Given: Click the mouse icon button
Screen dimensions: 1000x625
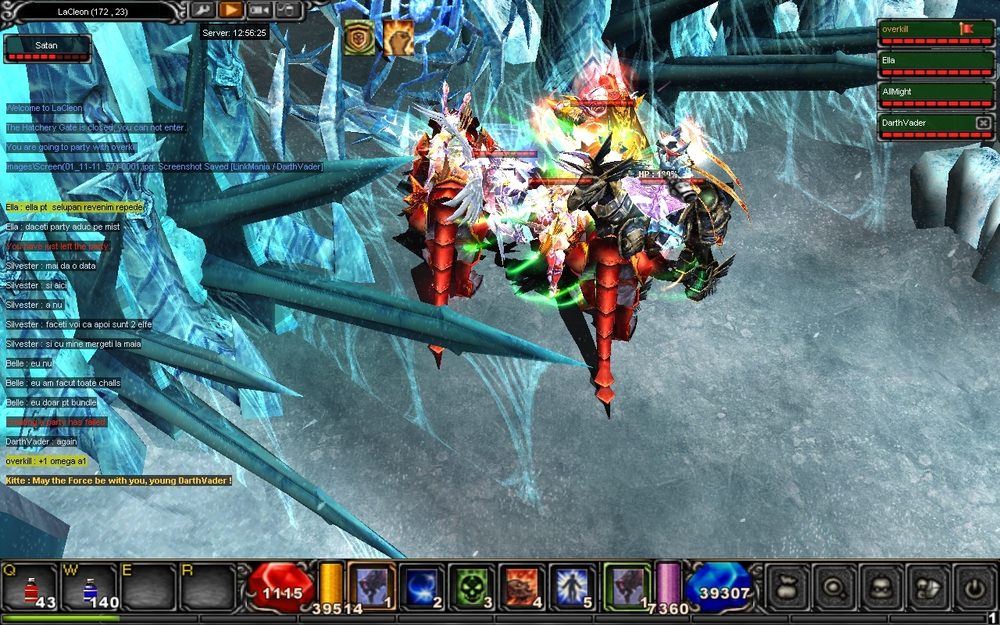Looking at the screenshot, I should click(287, 10).
